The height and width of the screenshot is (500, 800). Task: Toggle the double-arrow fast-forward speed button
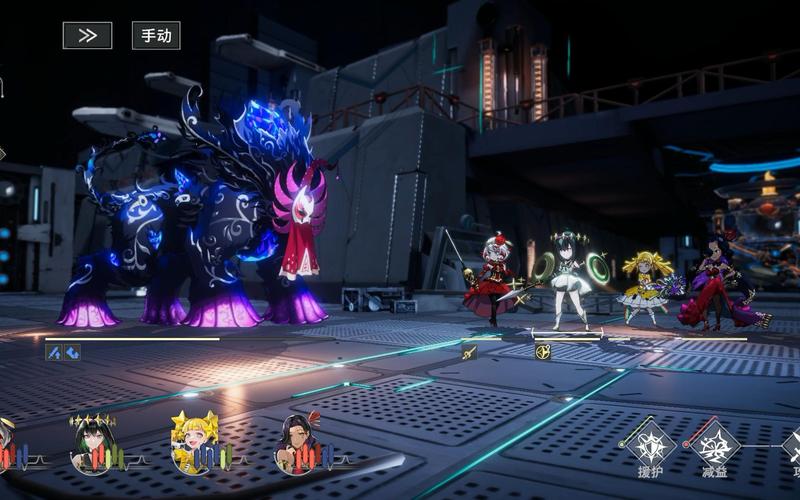click(87, 35)
